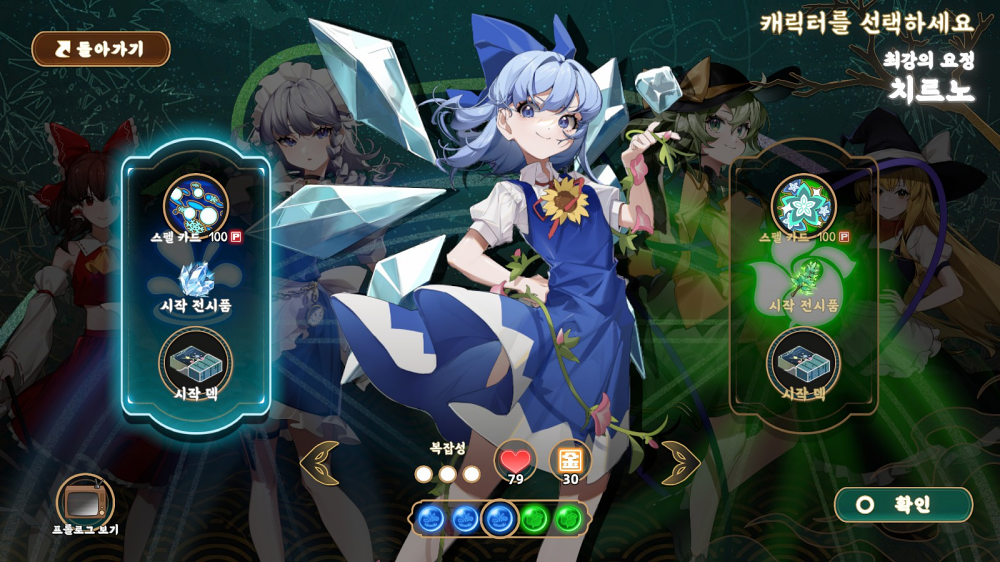The image size is (1000, 562).
Task: Confirm the character with the 확인 button
Action: click(903, 505)
